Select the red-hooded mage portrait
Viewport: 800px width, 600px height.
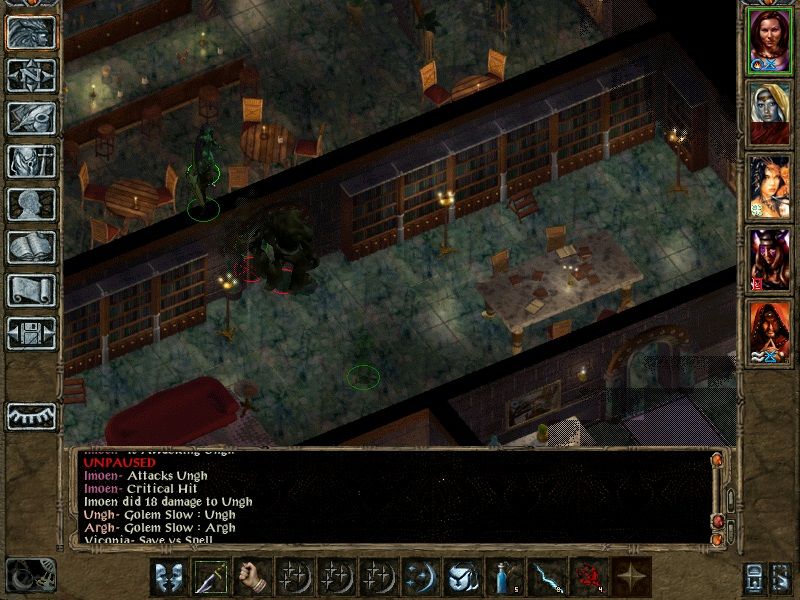(x=770, y=330)
